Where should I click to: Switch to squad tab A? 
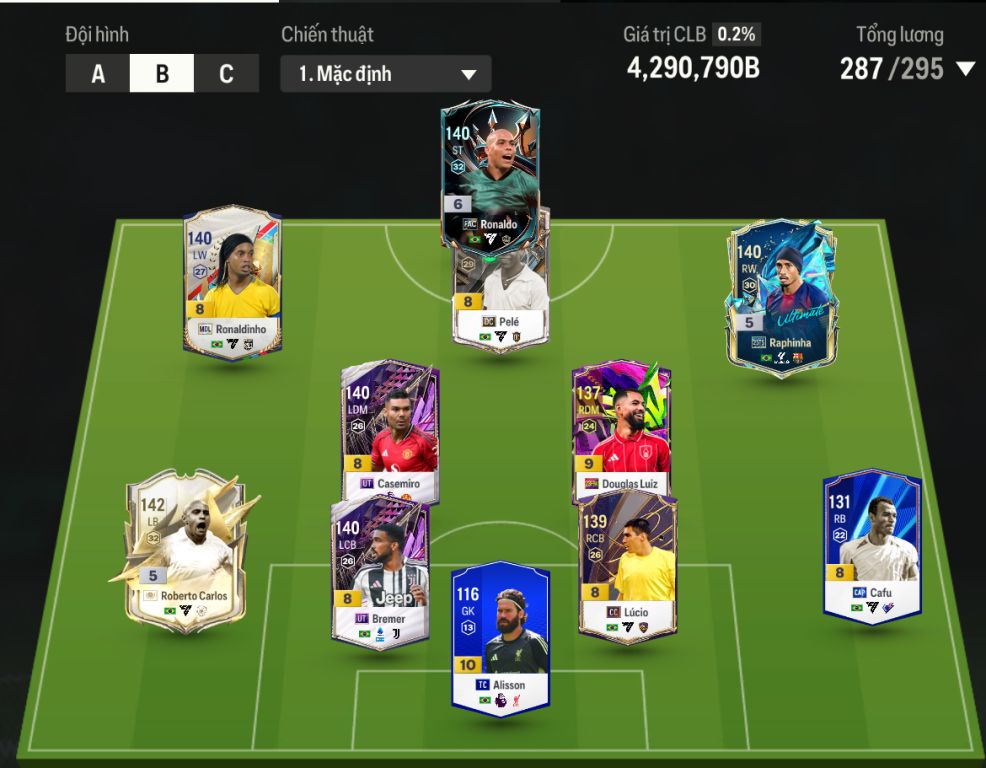pos(98,74)
